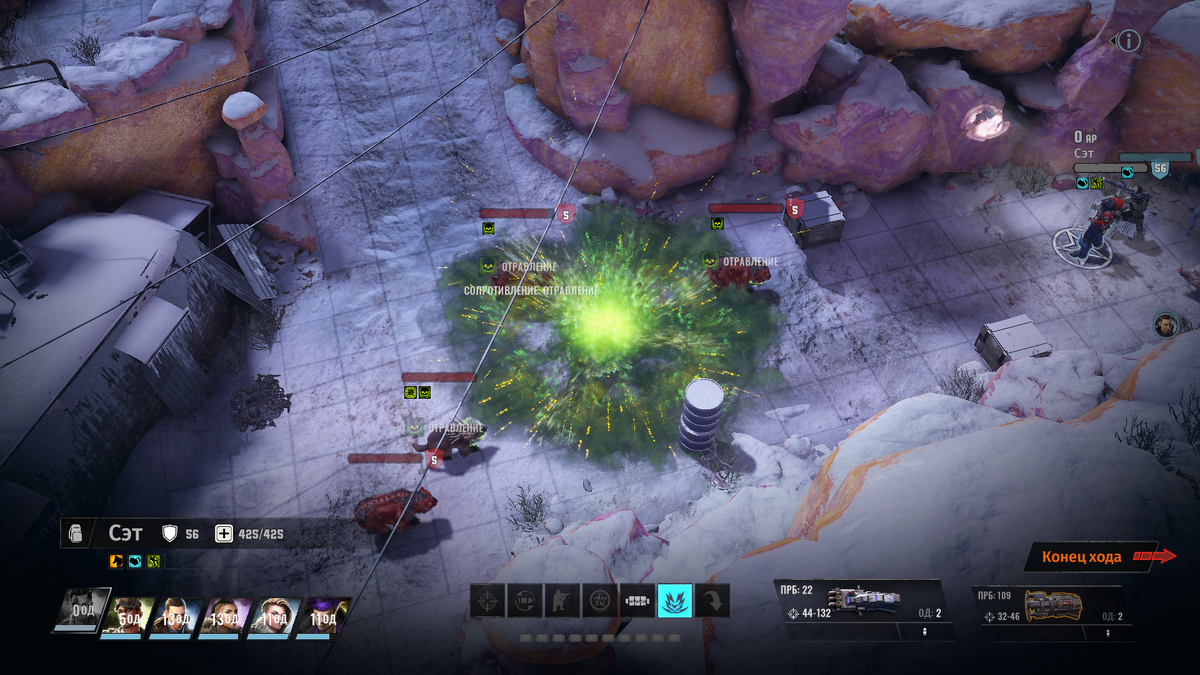
Task: Select the primary weapon with 44-132 damage
Action: (x=861, y=601)
